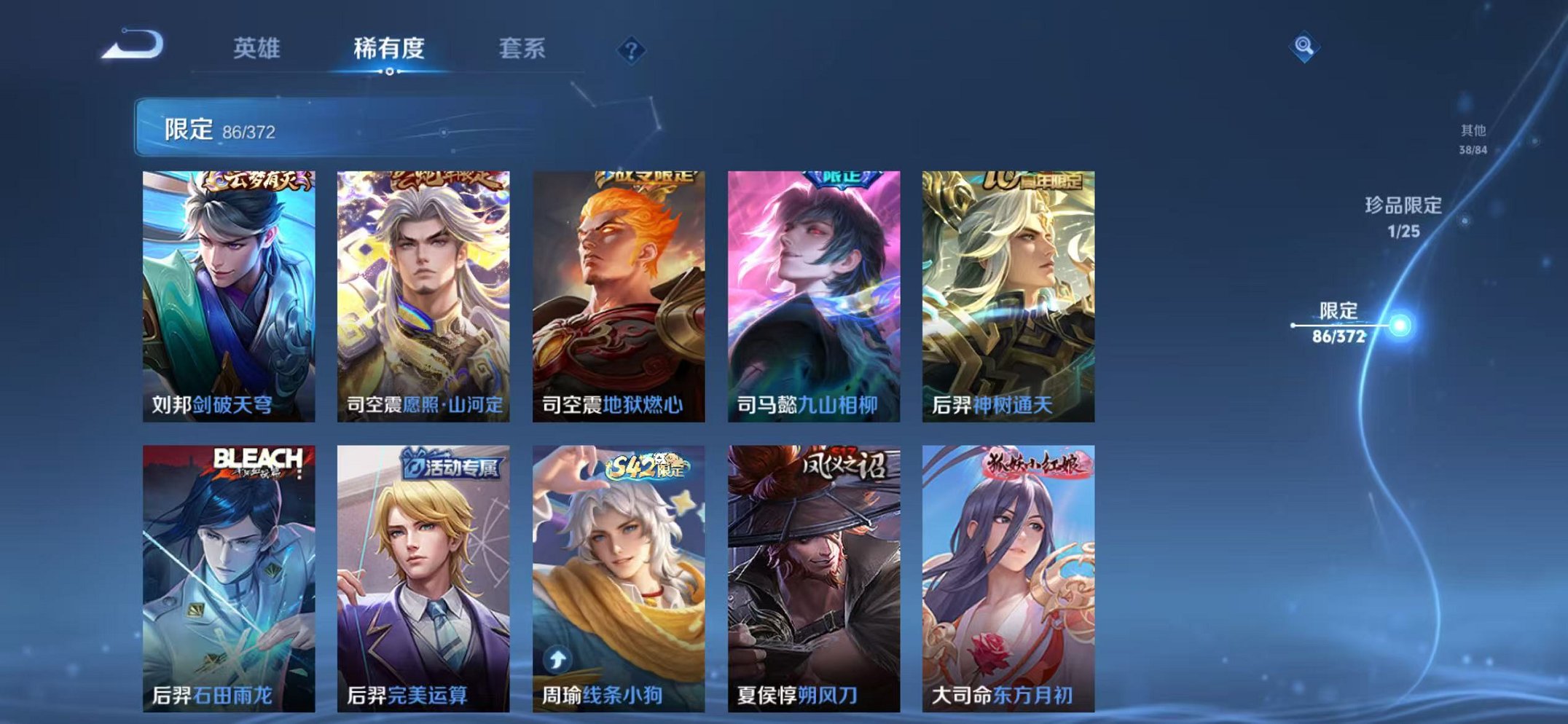Open the help question mark icon
This screenshot has height=724, width=1568.
tap(632, 50)
